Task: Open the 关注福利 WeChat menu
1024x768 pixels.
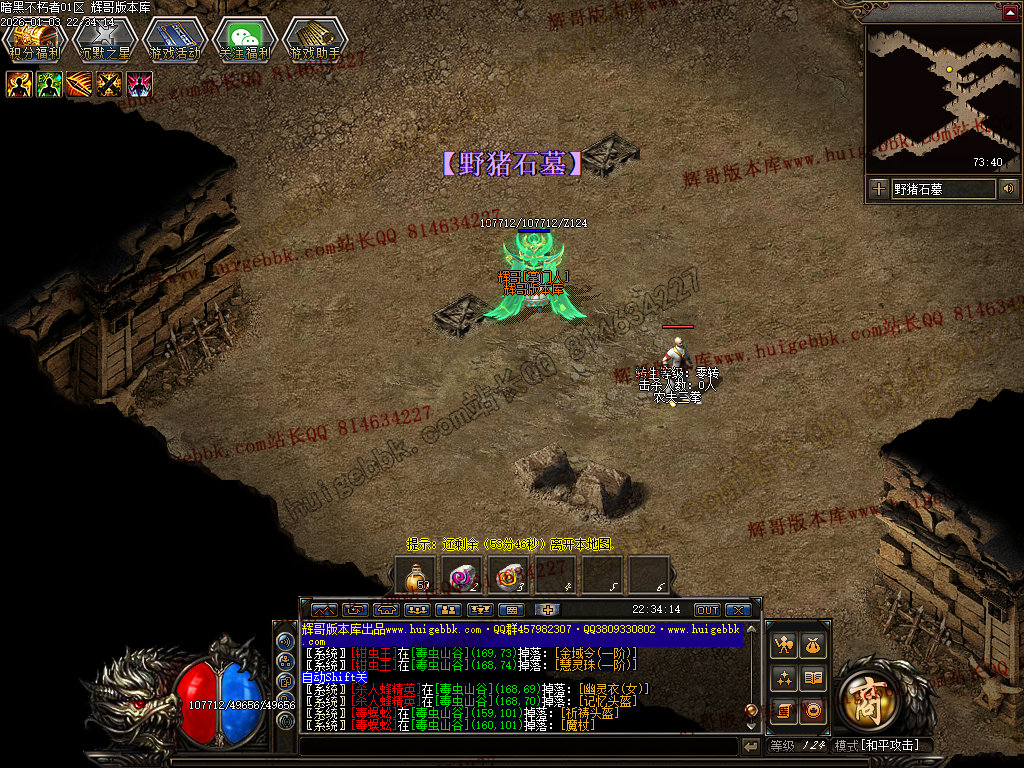Action: coord(245,42)
